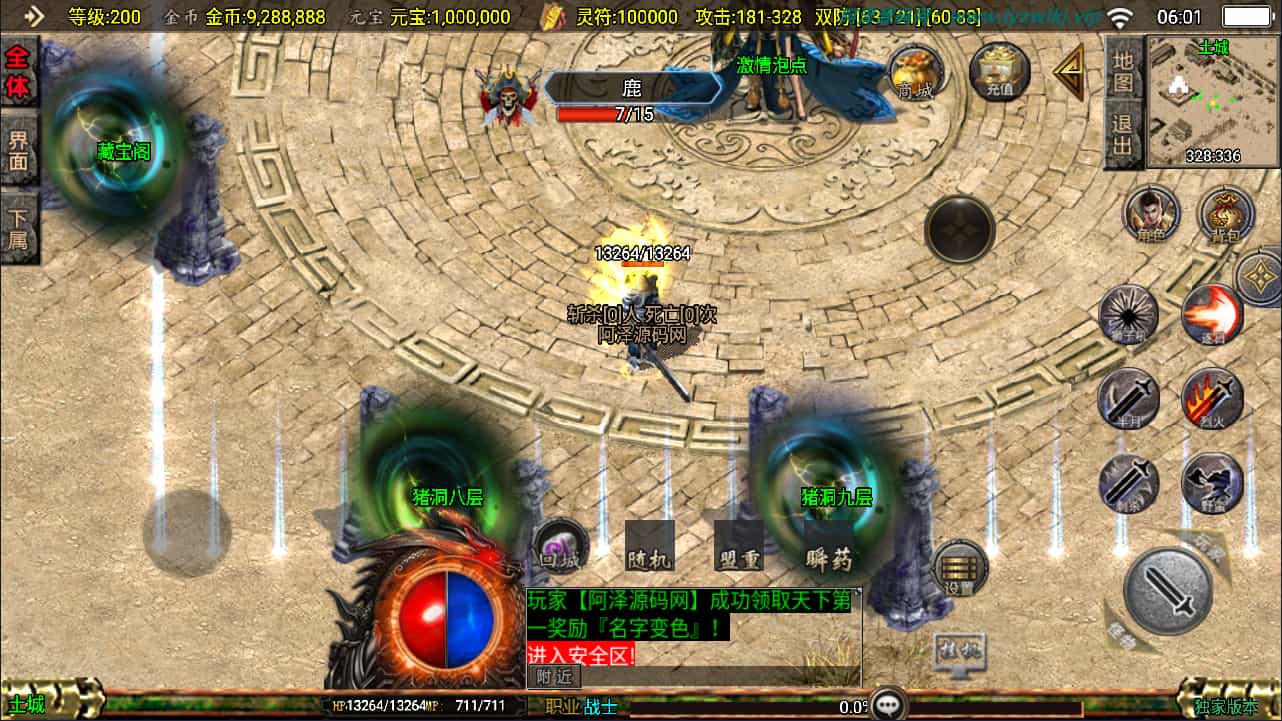Activate the 烈火 flaming sword skill
Image resolution: width=1282 pixels, height=721 pixels.
click(x=1212, y=398)
